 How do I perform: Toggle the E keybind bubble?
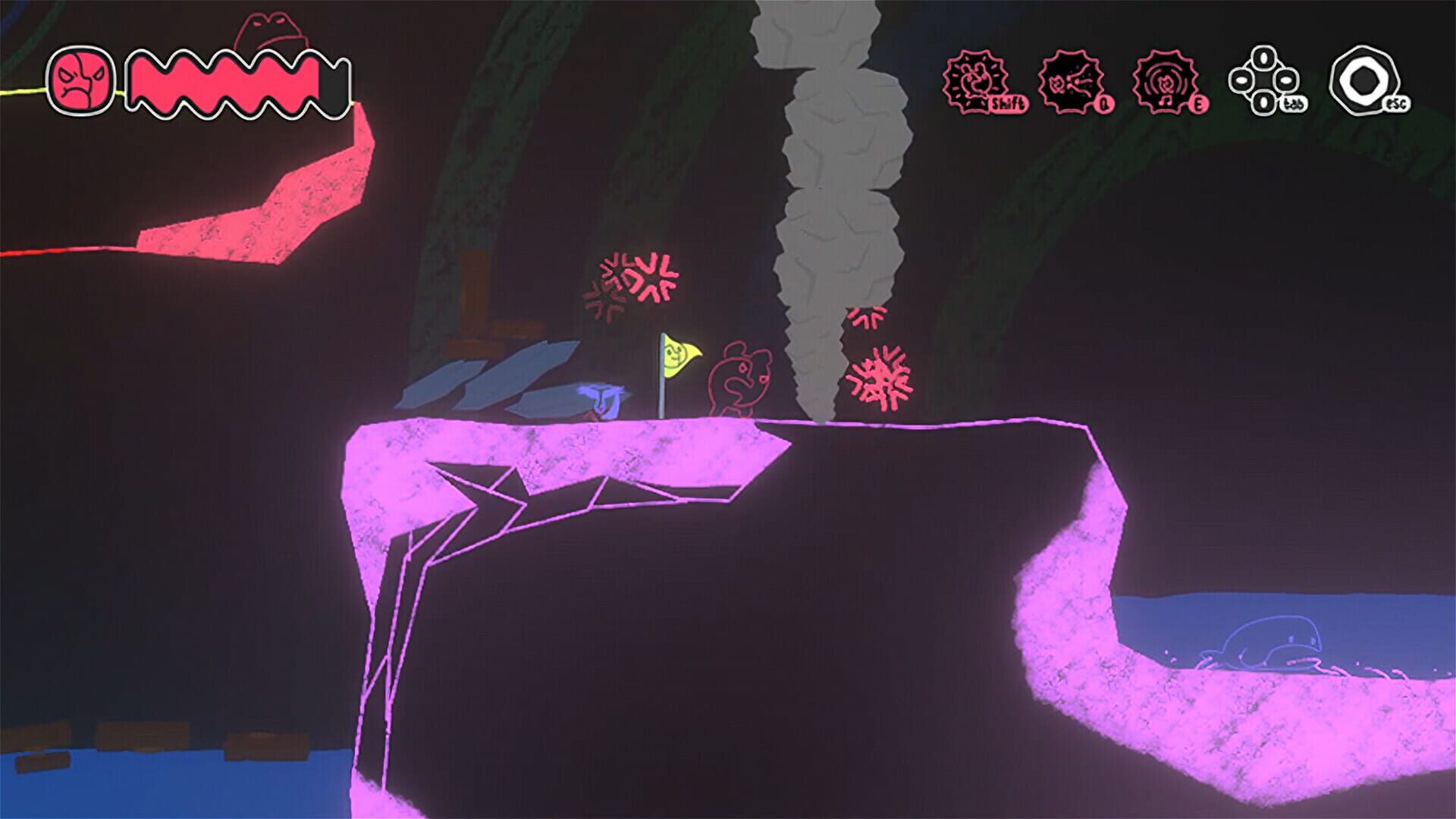(1199, 105)
